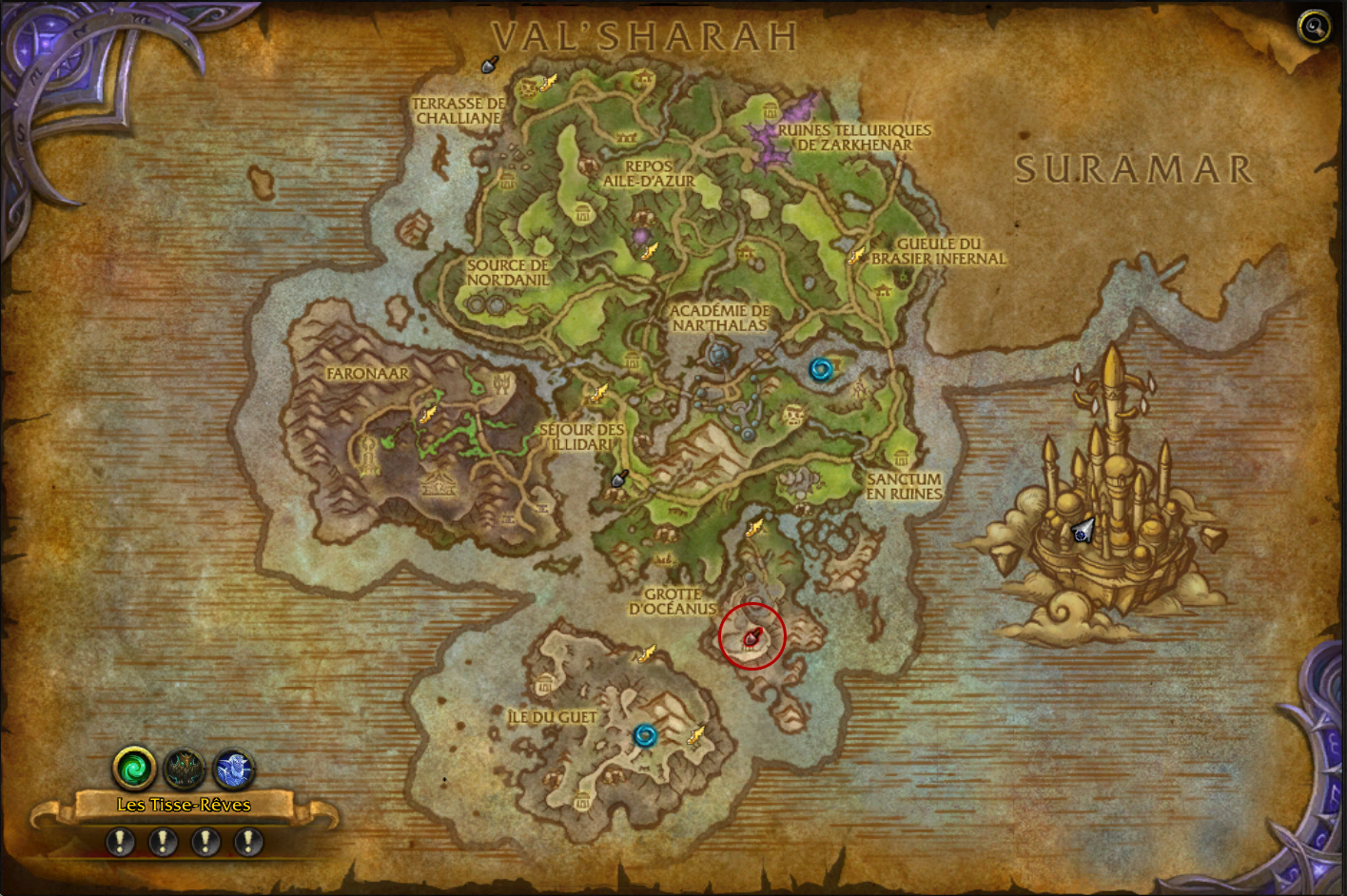The height and width of the screenshot is (896, 1347).
Task: Select the dark owl emissary icon
Action: (184, 768)
